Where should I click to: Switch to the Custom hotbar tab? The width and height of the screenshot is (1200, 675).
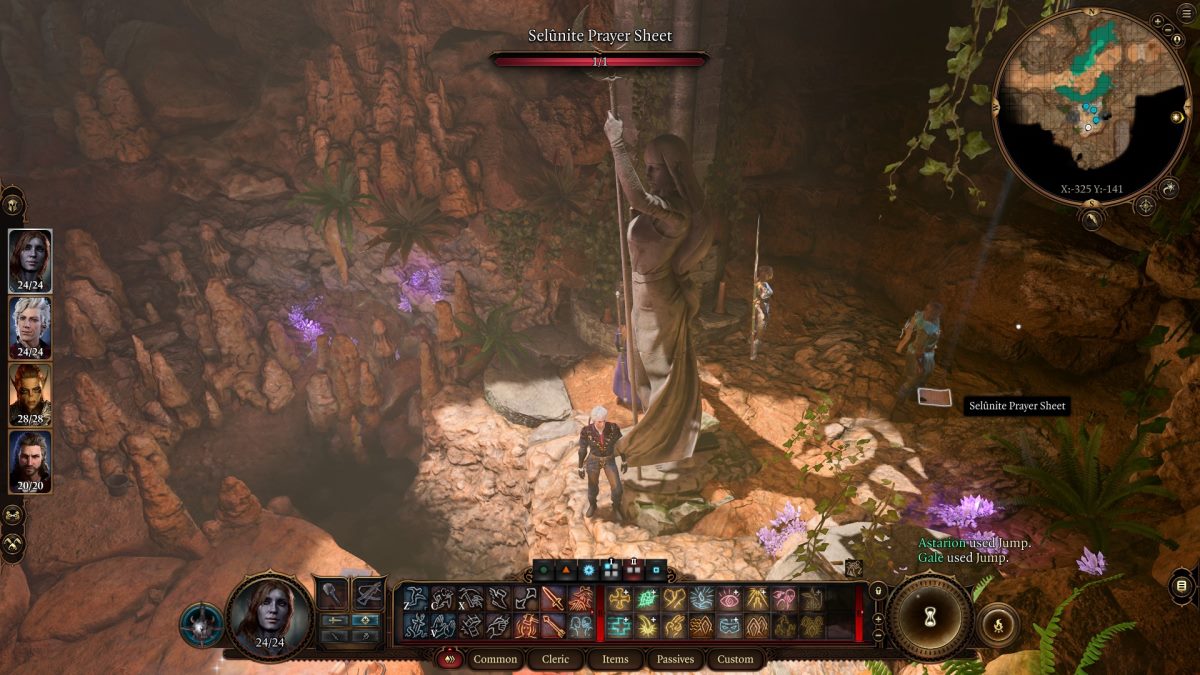tap(735, 659)
